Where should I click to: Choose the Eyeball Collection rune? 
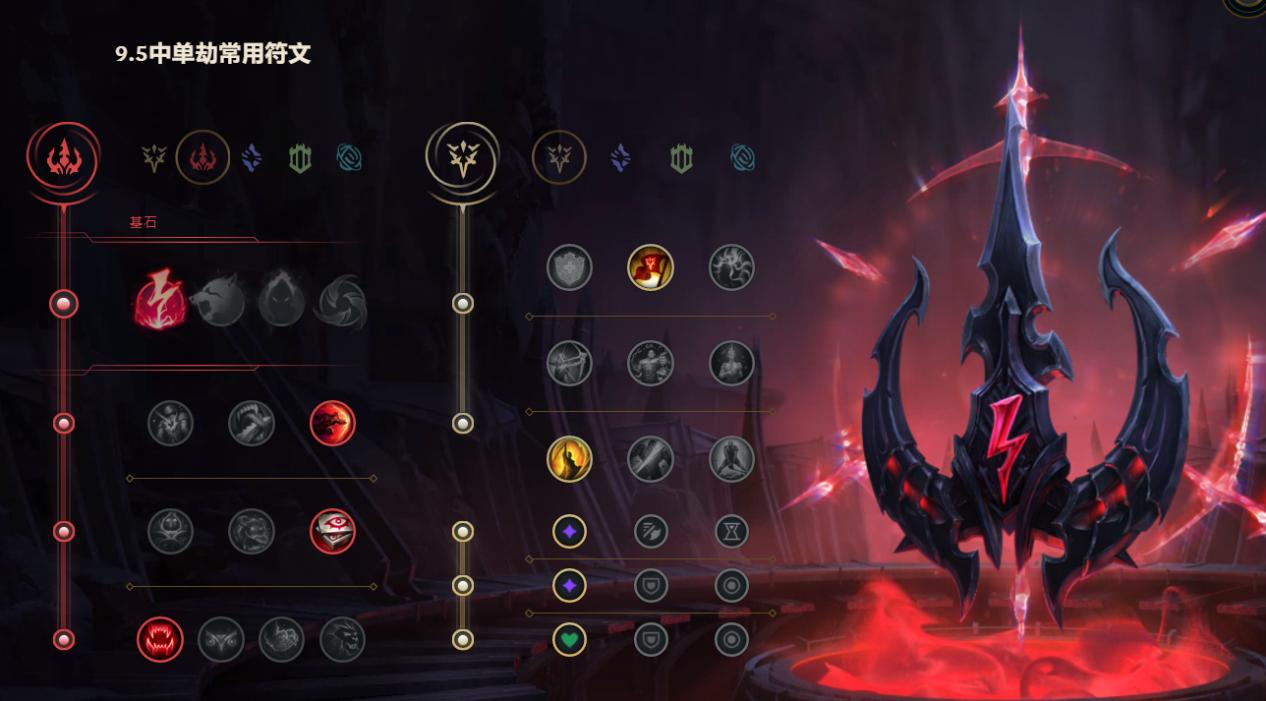(332, 531)
